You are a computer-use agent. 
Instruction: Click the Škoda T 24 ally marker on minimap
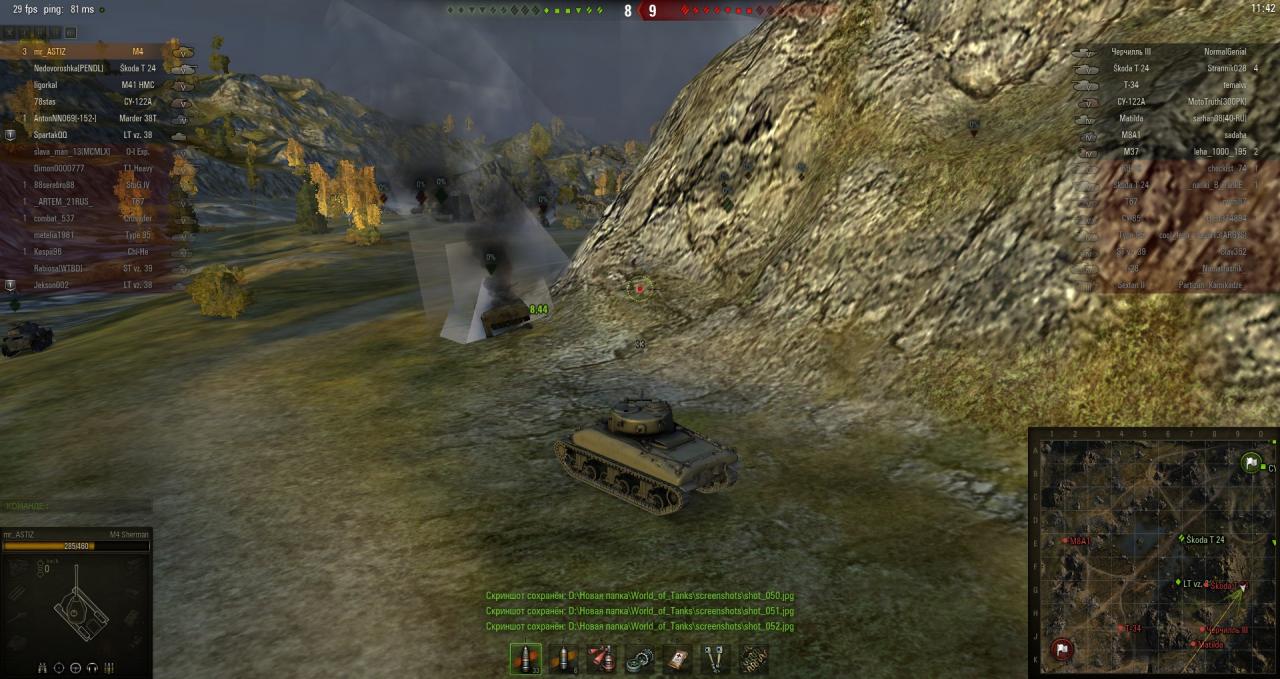click(x=1181, y=540)
